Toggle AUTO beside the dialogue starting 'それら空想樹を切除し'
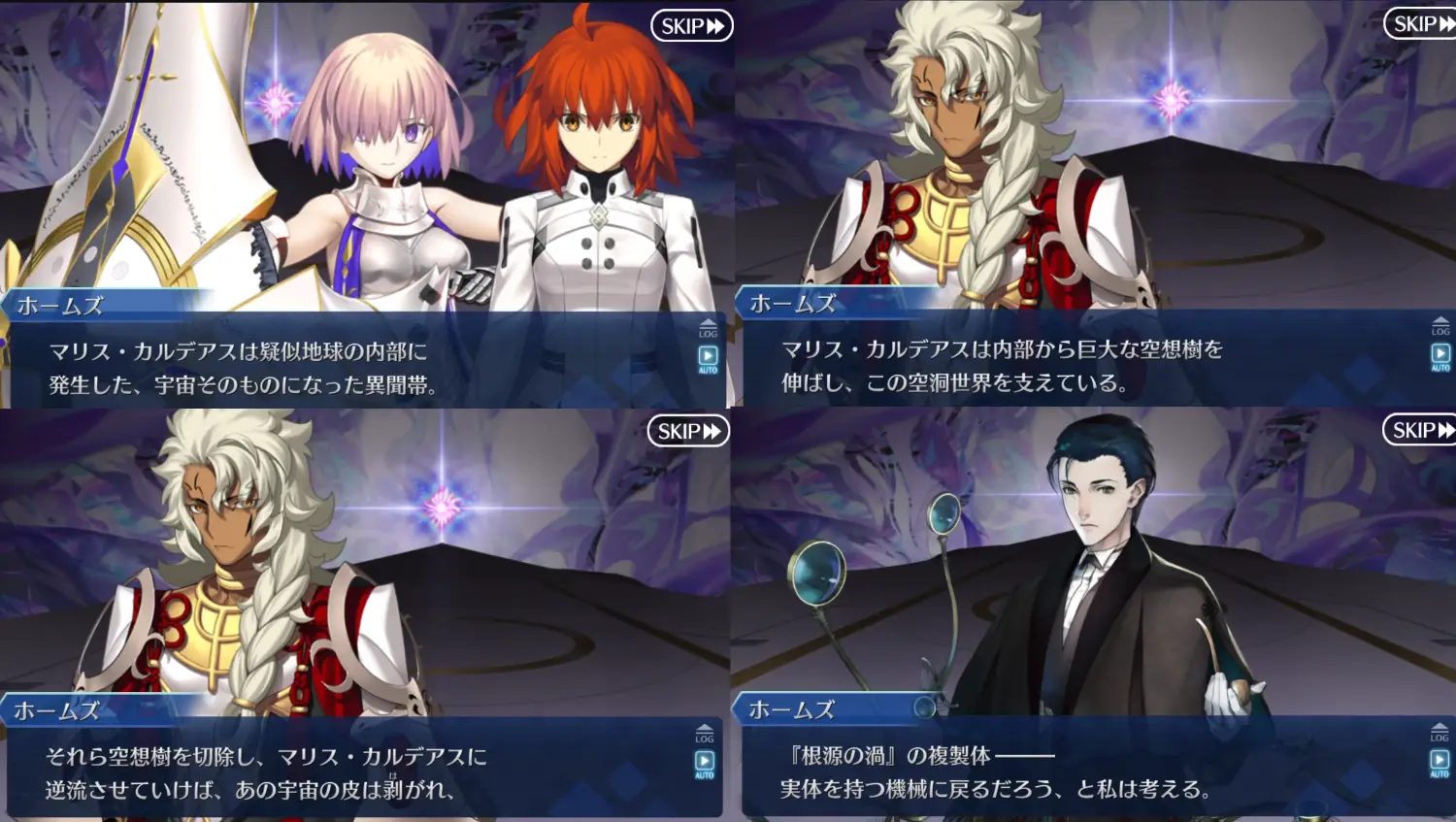The image size is (1456, 822). coord(705,765)
